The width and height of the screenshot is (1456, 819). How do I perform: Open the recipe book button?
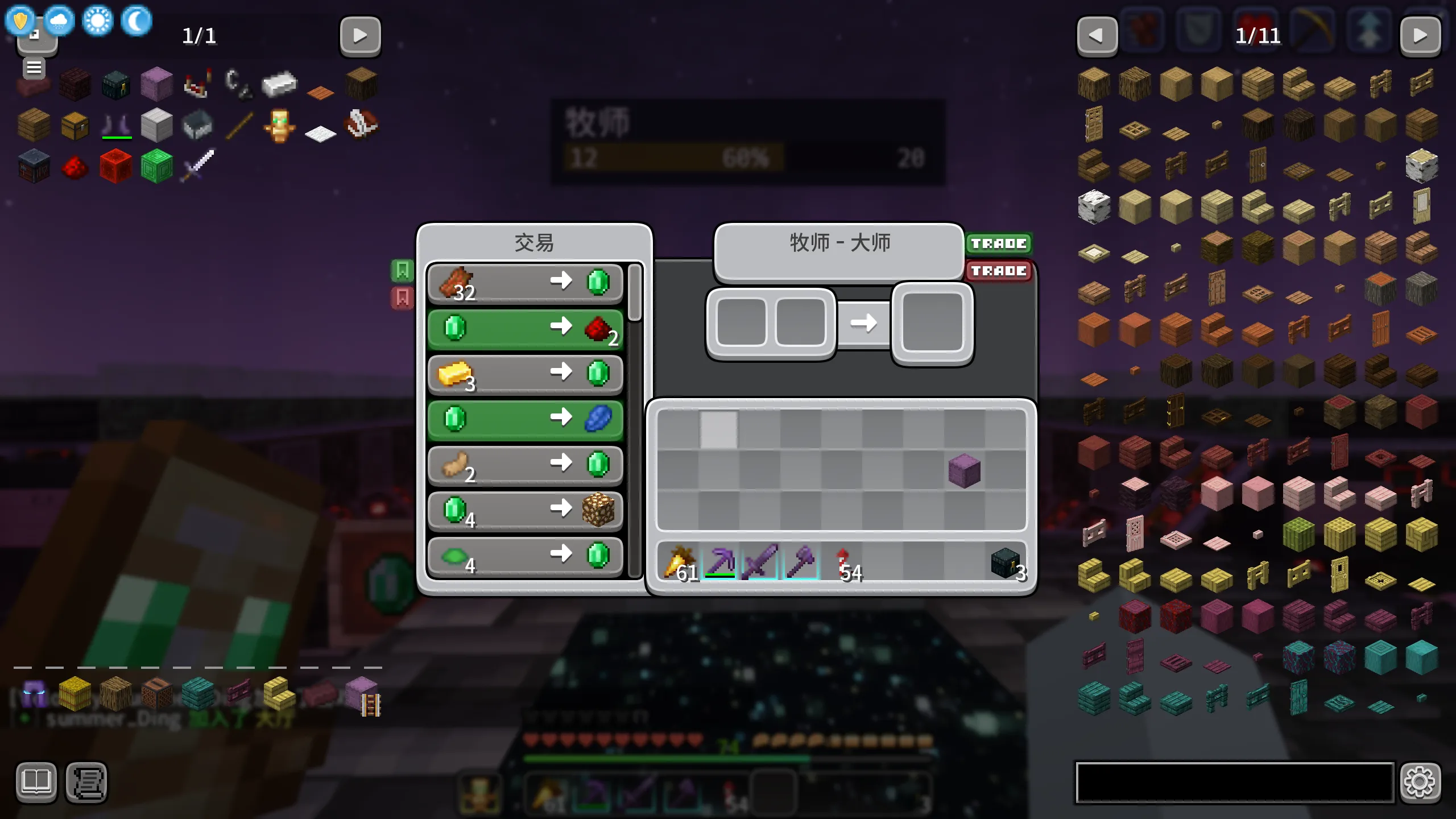(36, 783)
